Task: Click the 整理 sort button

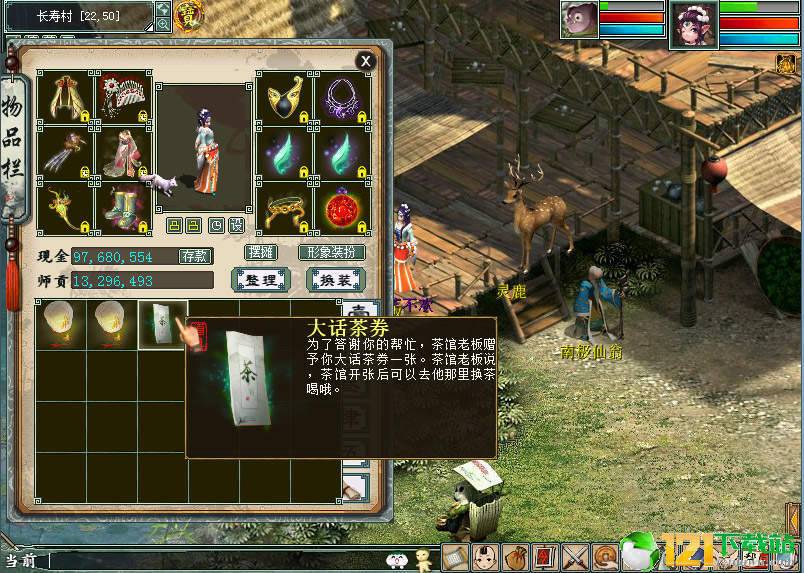Action: click(x=260, y=280)
